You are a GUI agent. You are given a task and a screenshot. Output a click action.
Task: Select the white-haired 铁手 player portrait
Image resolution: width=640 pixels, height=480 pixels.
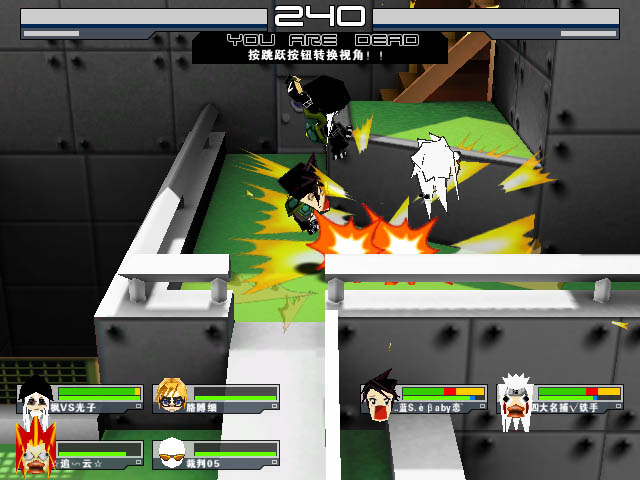pos(514,397)
